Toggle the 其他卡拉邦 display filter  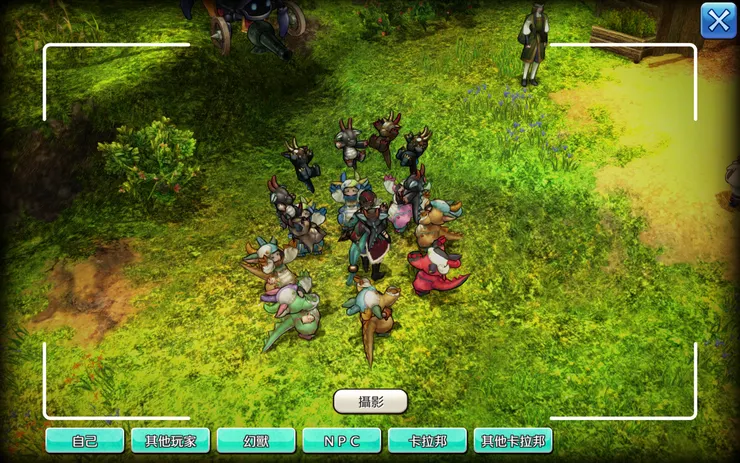(x=513, y=440)
